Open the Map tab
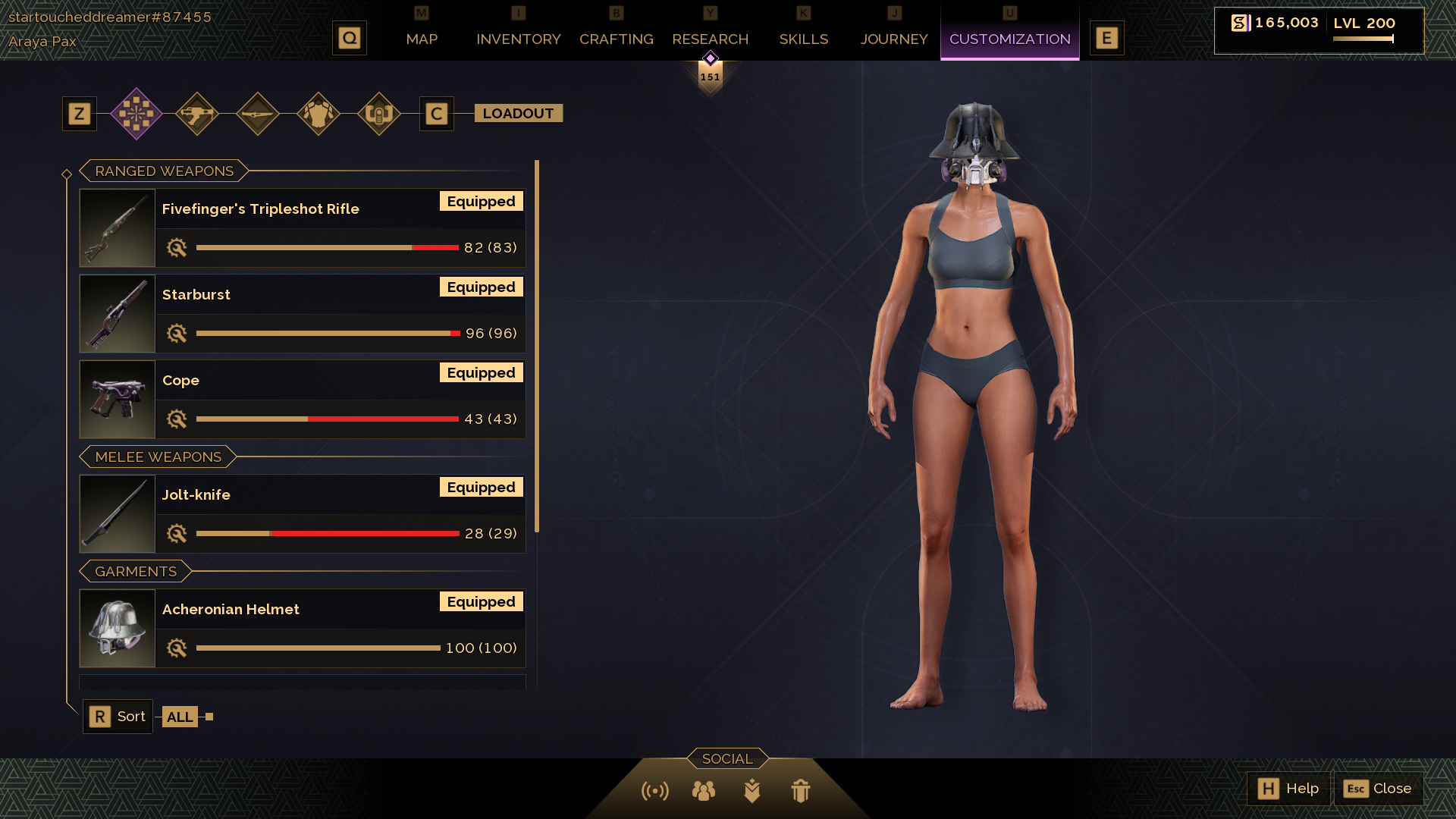Viewport: 1456px width, 819px height. pyautogui.click(x=422, y=39)
